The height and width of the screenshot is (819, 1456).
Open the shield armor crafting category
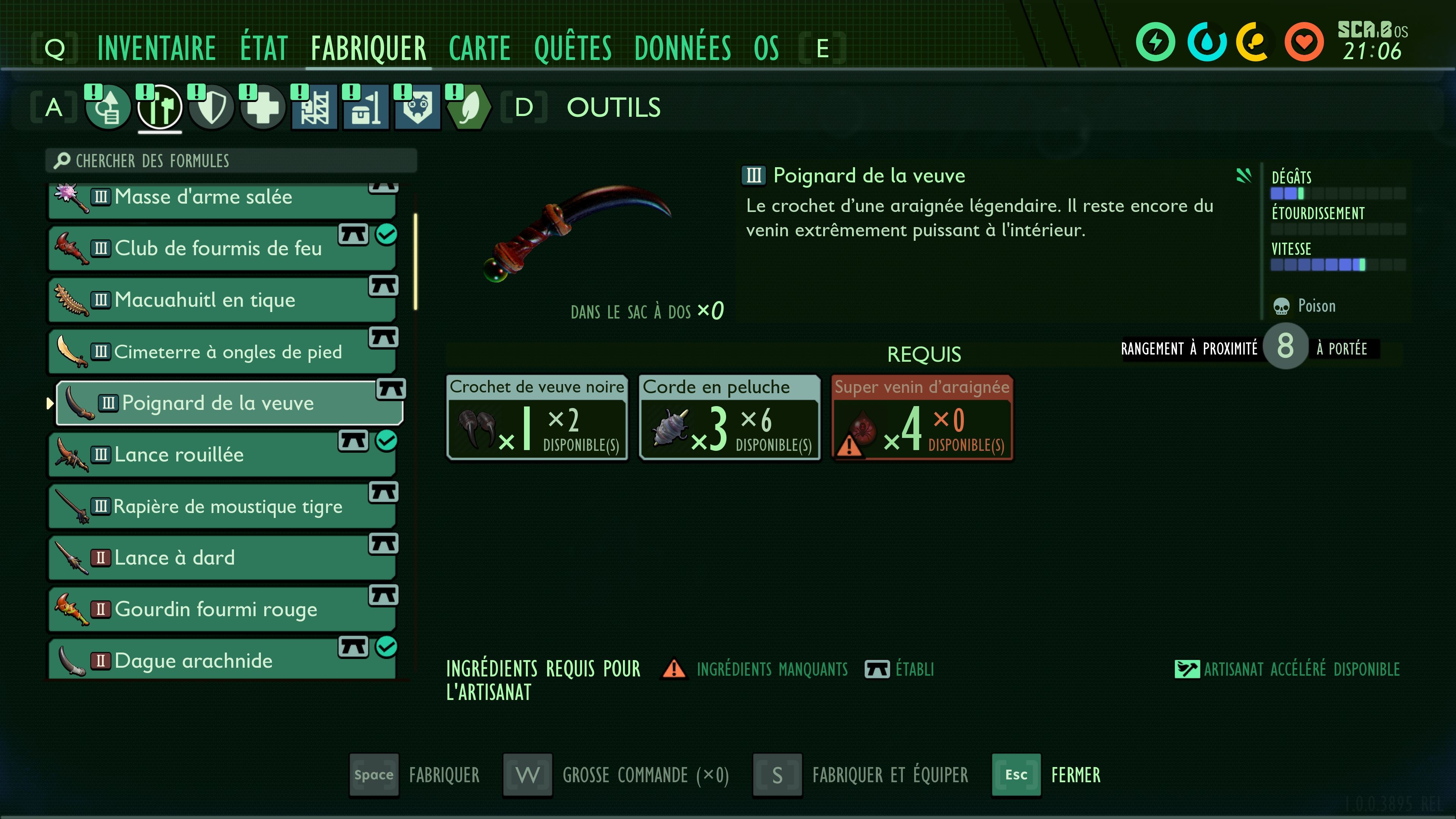[x=212, y=107]
